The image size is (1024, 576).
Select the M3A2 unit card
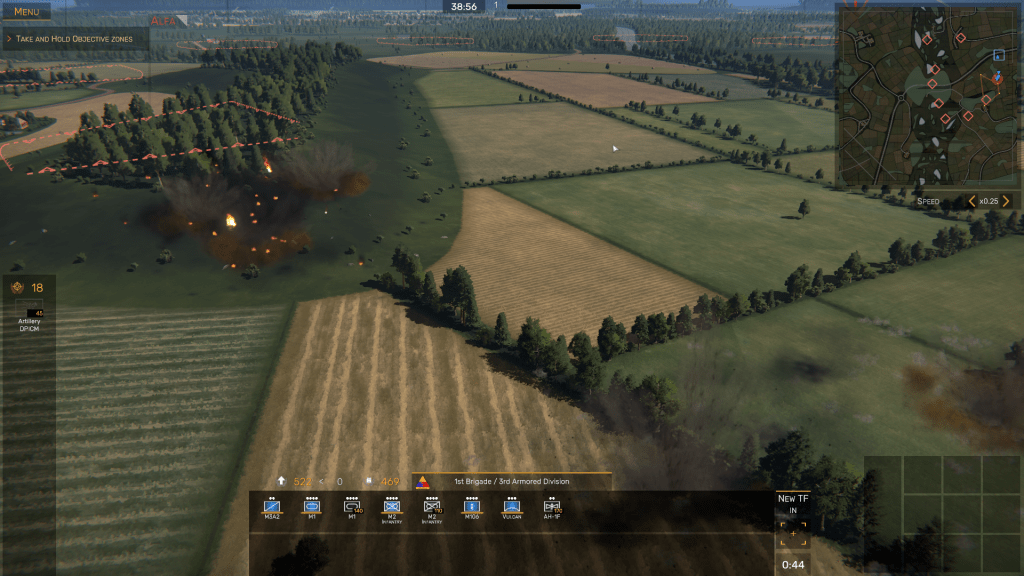pos(271,509)
